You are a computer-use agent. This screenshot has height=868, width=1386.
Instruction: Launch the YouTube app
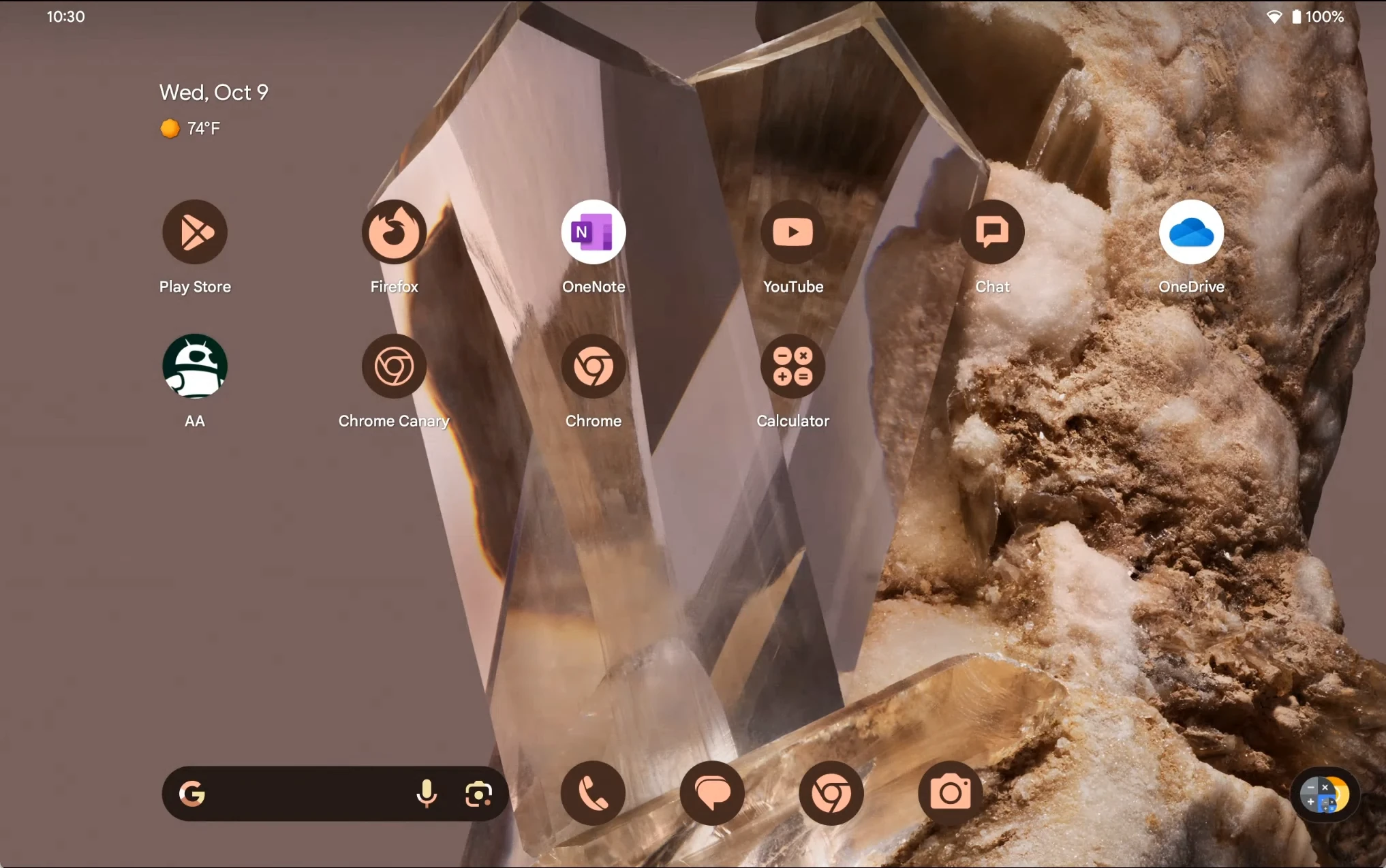tap(792, 232)
